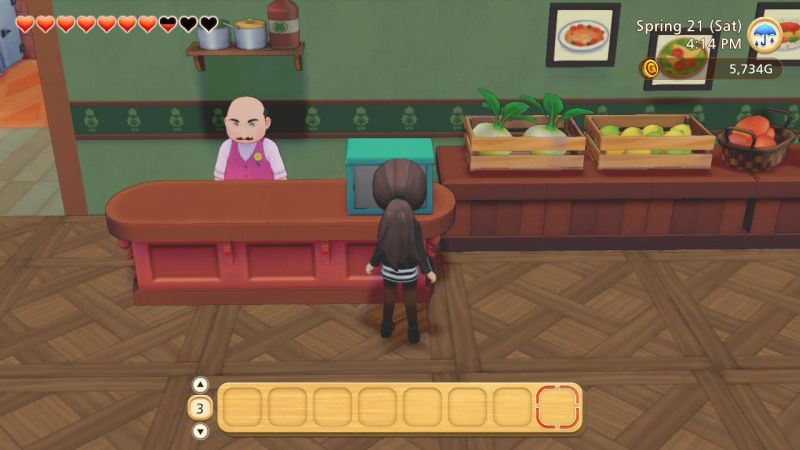
Task: Click the up arrow above the hotbar page number
Action: coord(200,385)
